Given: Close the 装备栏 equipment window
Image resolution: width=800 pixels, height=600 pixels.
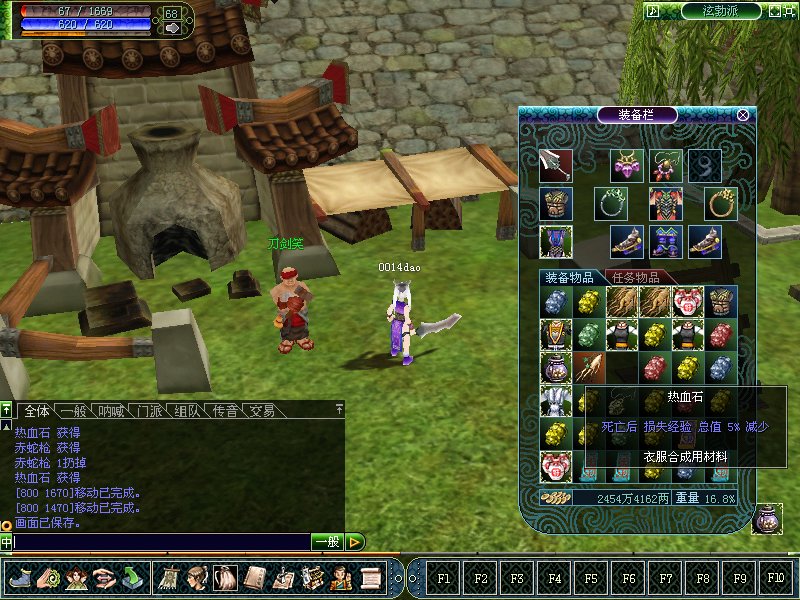Looking at the screenshot, I should point(743,114).
